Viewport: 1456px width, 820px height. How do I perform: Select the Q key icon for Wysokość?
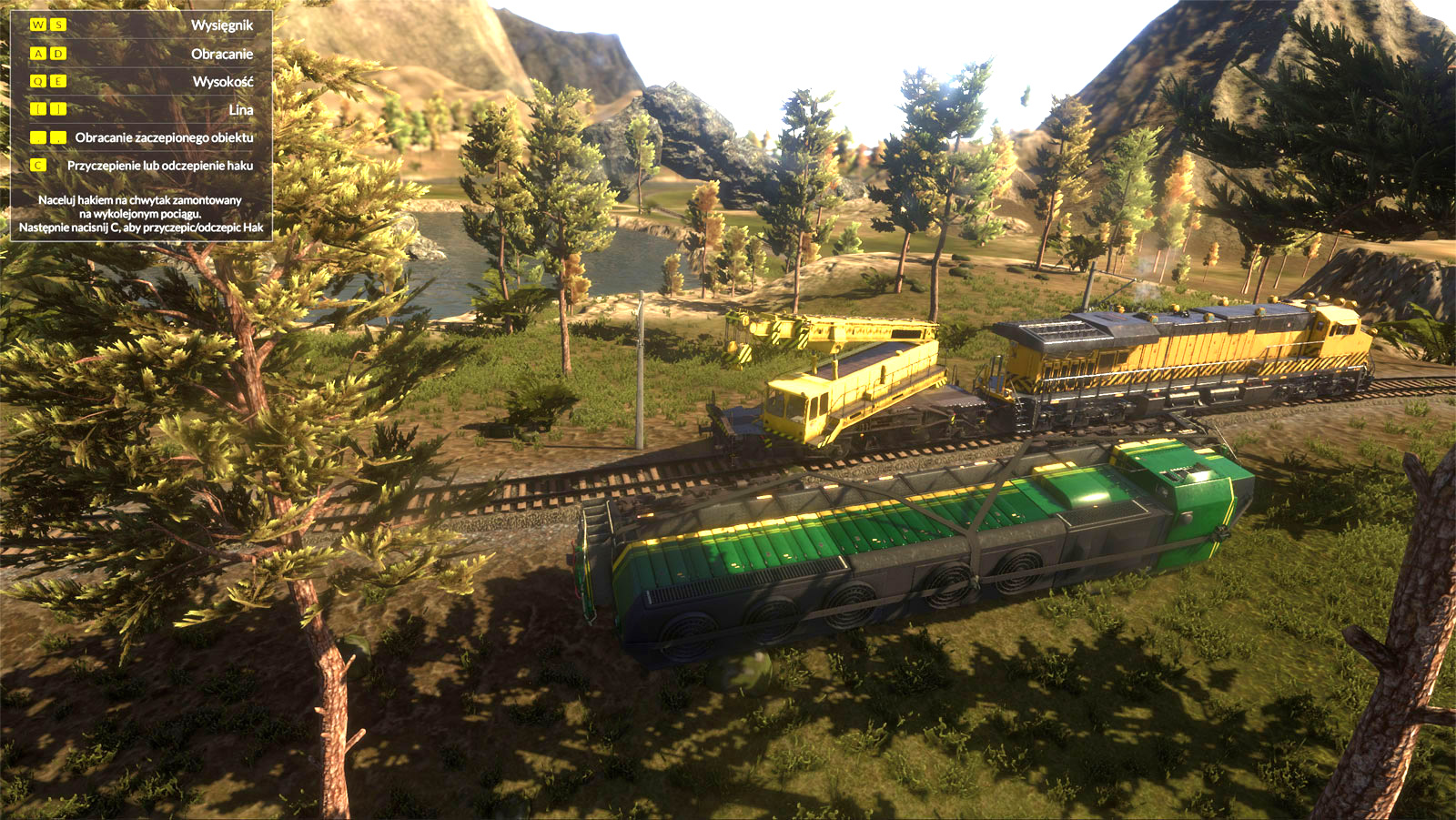click(37, 82)
